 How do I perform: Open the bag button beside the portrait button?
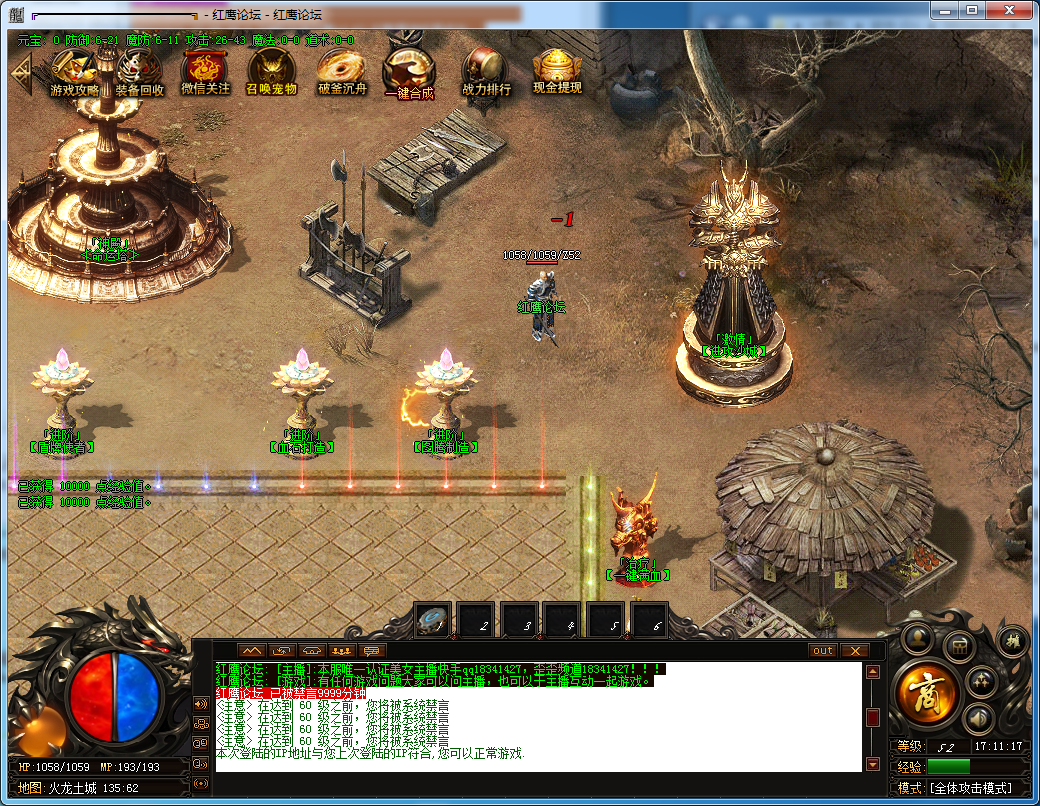pyautogui.click(x=959, y=645)
